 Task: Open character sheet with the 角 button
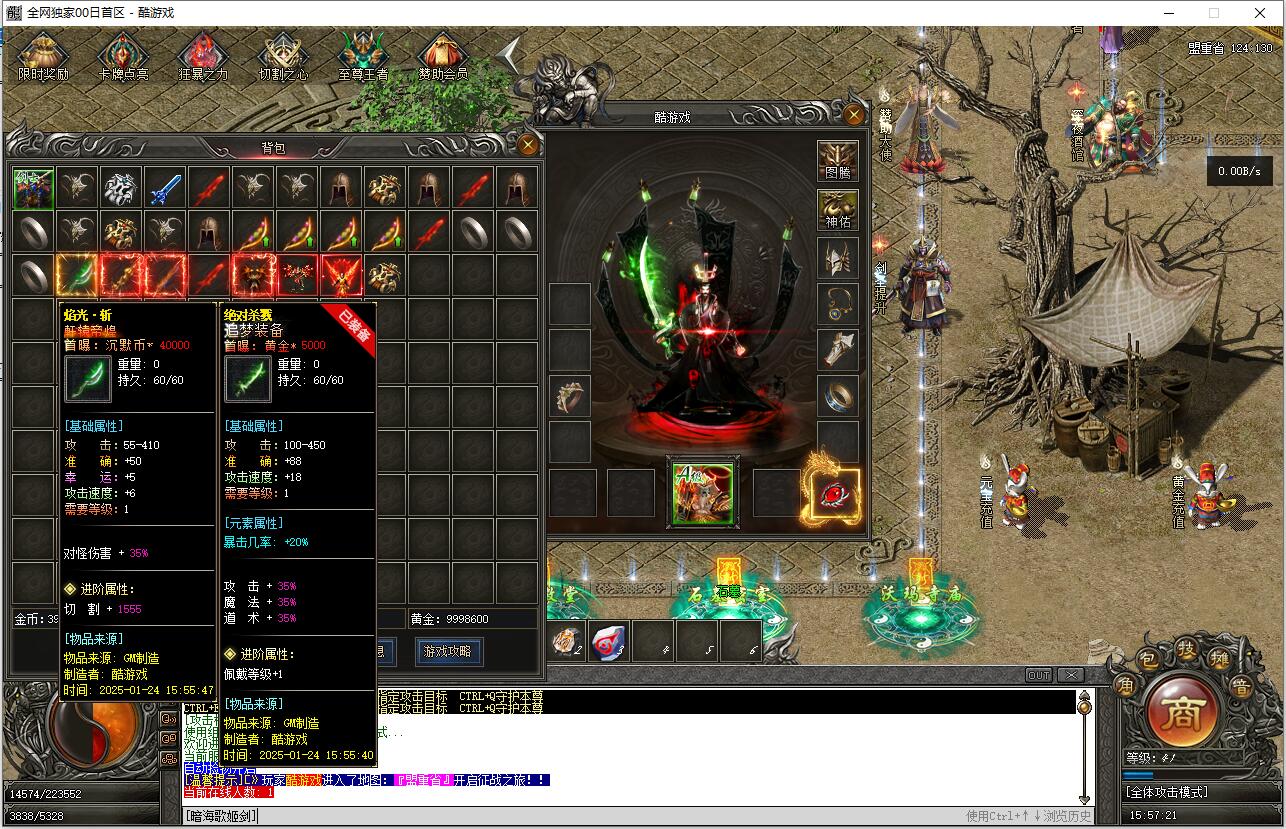[x=1125, y=686]
